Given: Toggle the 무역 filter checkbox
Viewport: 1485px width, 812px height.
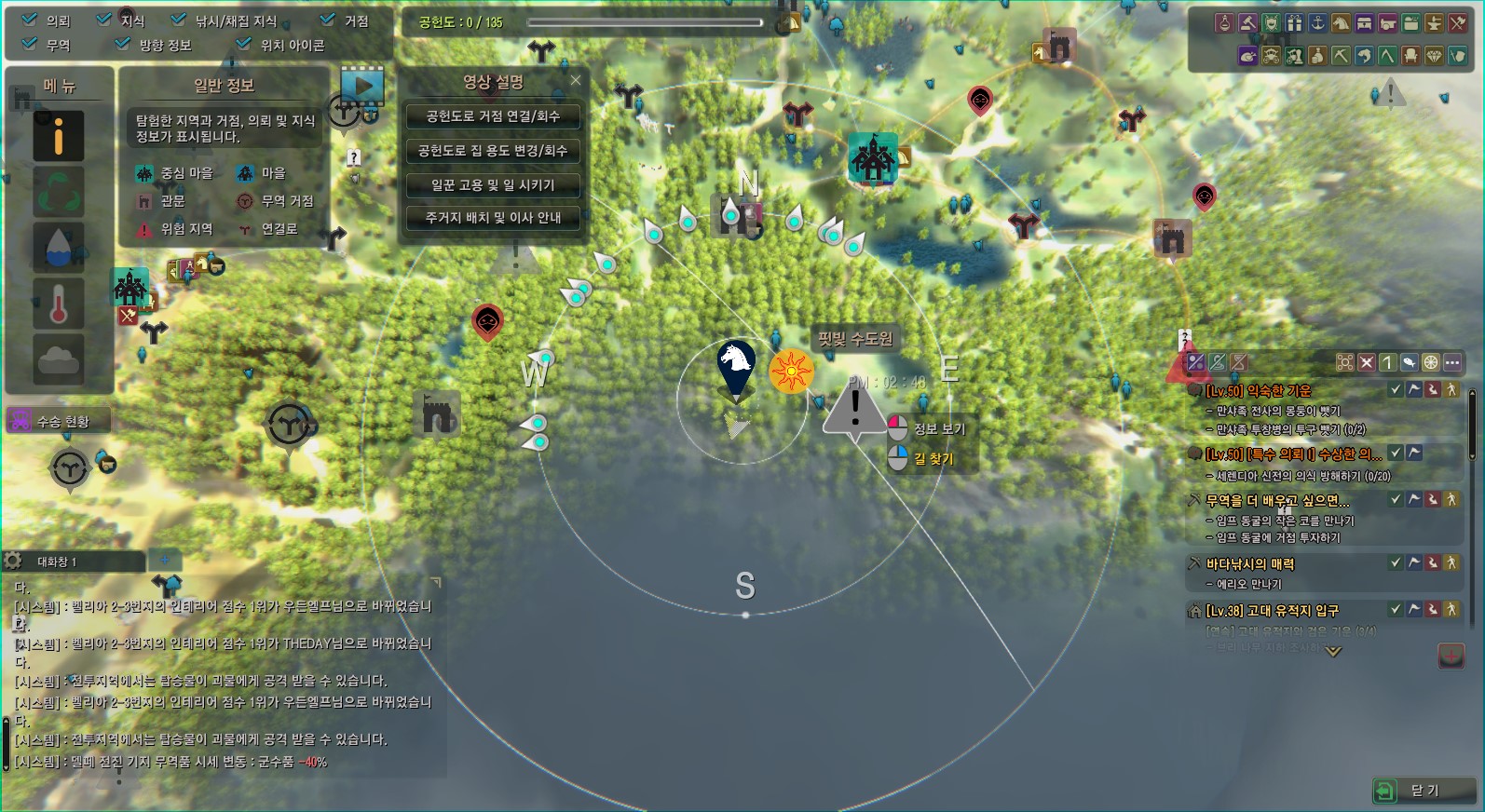Looking at the screenshot, I should pos(30,44).
